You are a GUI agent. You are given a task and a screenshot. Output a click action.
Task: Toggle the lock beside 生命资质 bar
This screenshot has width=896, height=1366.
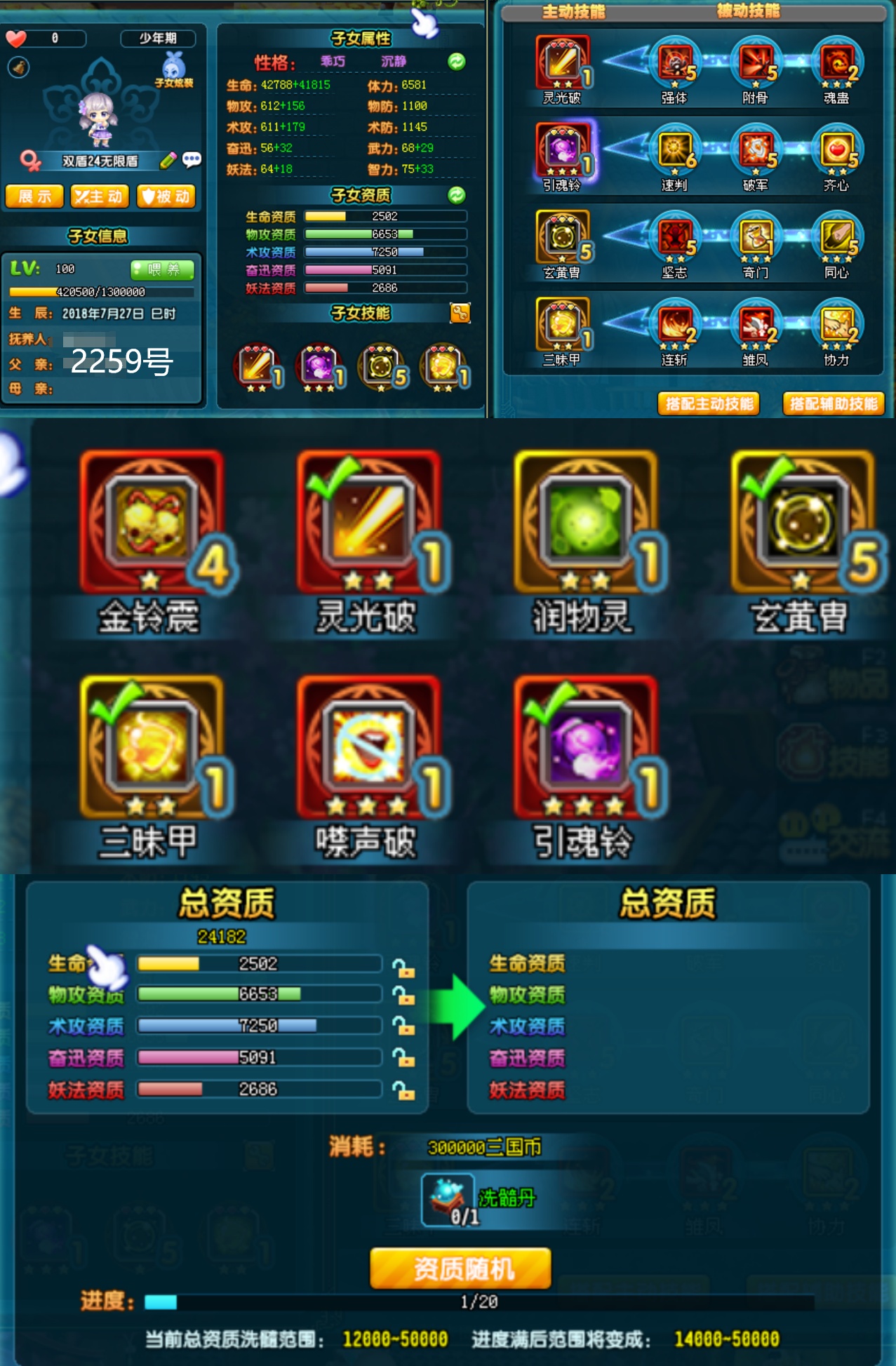point(403,968)
